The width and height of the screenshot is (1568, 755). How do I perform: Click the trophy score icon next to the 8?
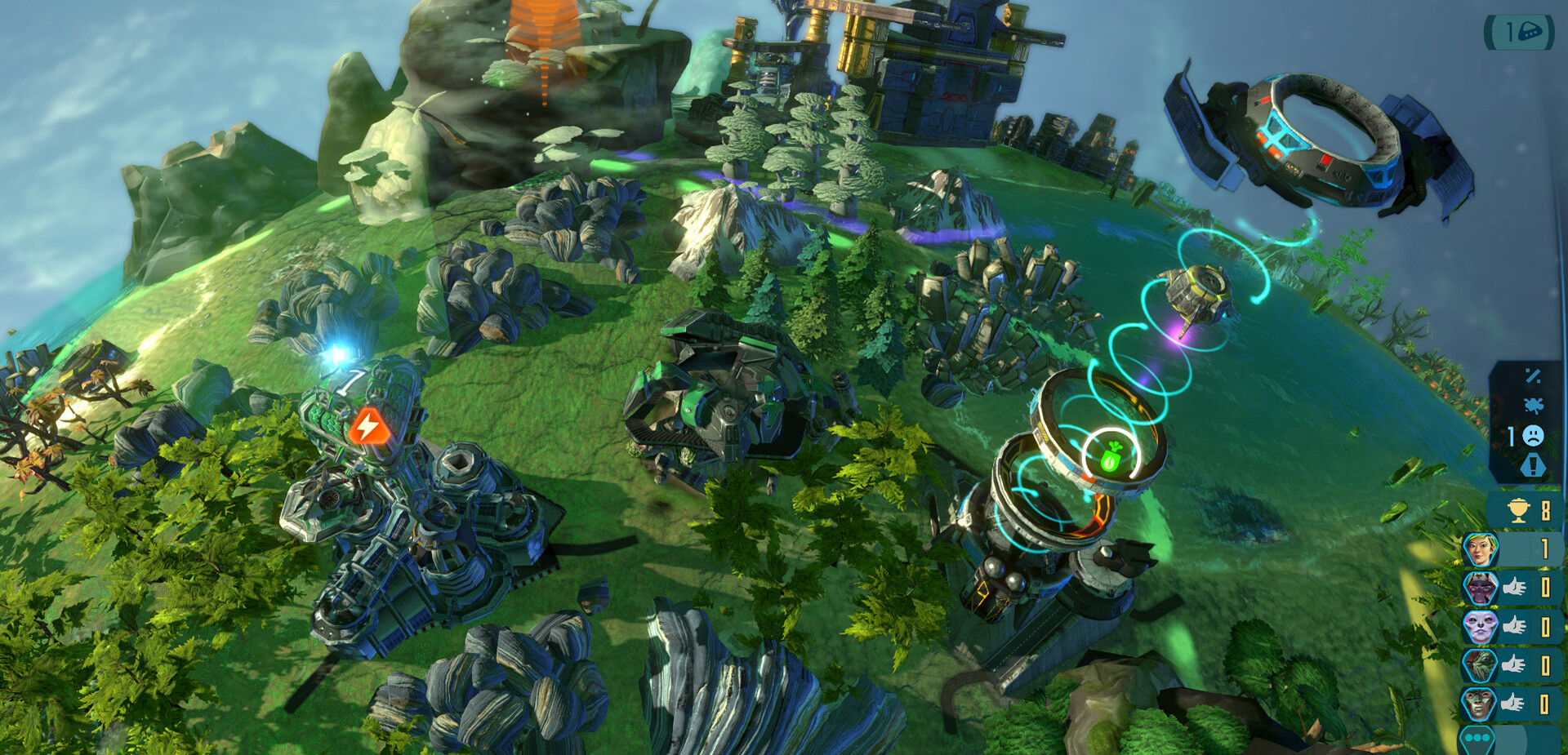coord(1517,509)
